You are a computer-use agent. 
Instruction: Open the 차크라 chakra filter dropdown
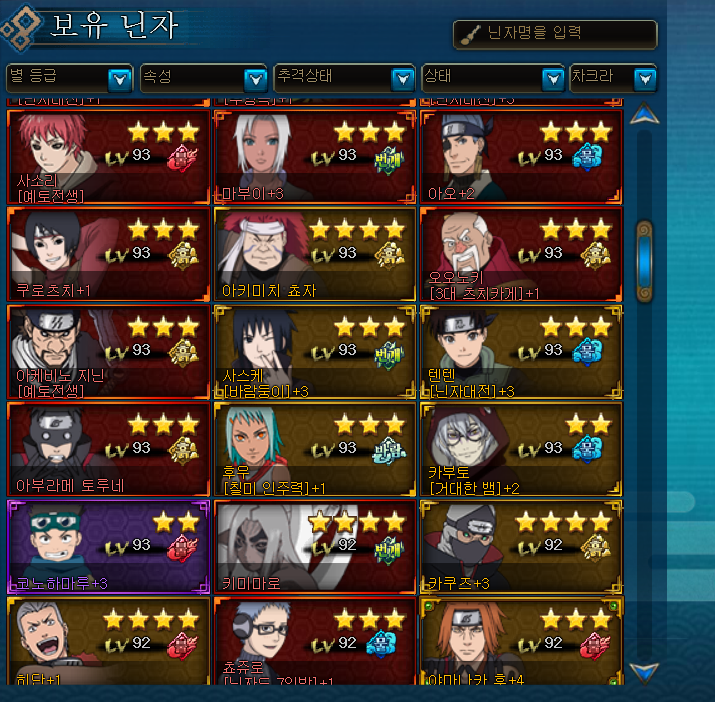(645, 78)
